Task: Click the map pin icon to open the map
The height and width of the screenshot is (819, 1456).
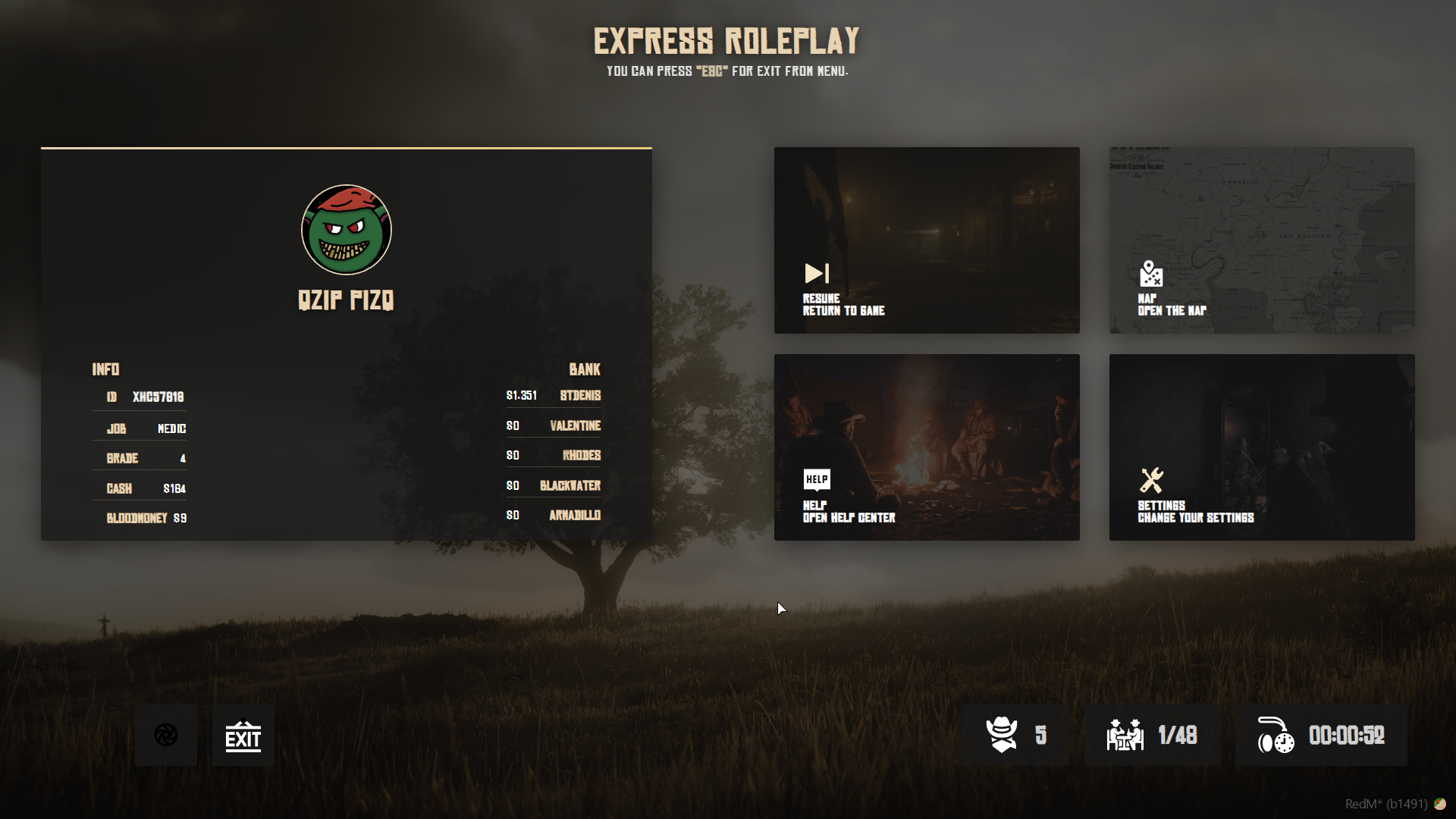Action: (x=1150, y=273)
